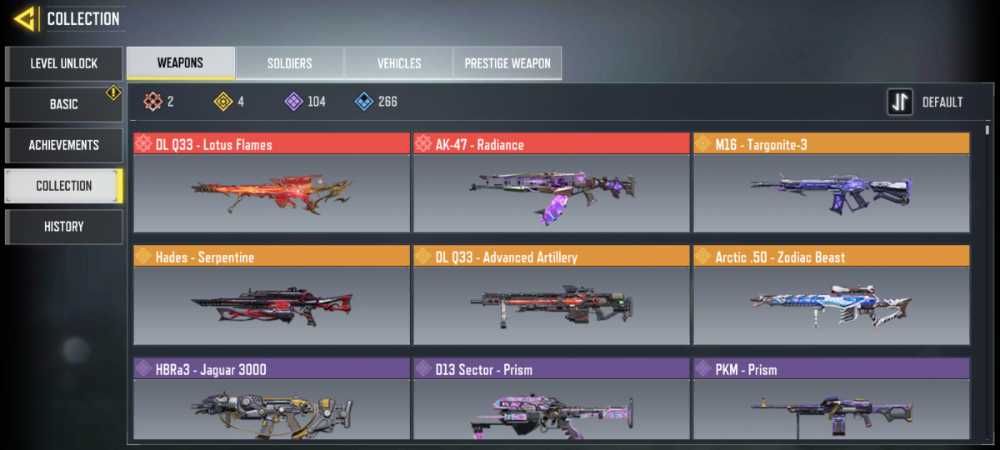
Task: Switch to the Weapons tab
Action: point(180,63)
